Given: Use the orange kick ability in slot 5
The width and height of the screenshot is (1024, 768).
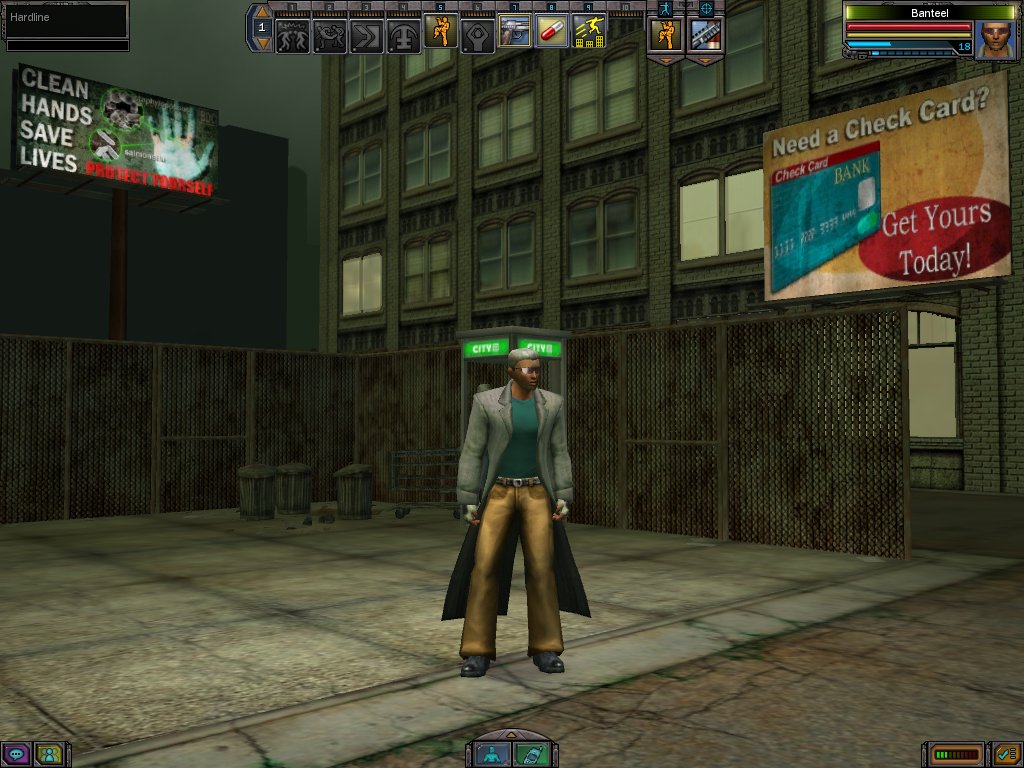Looking at the screenshot, I should (441, 32).
